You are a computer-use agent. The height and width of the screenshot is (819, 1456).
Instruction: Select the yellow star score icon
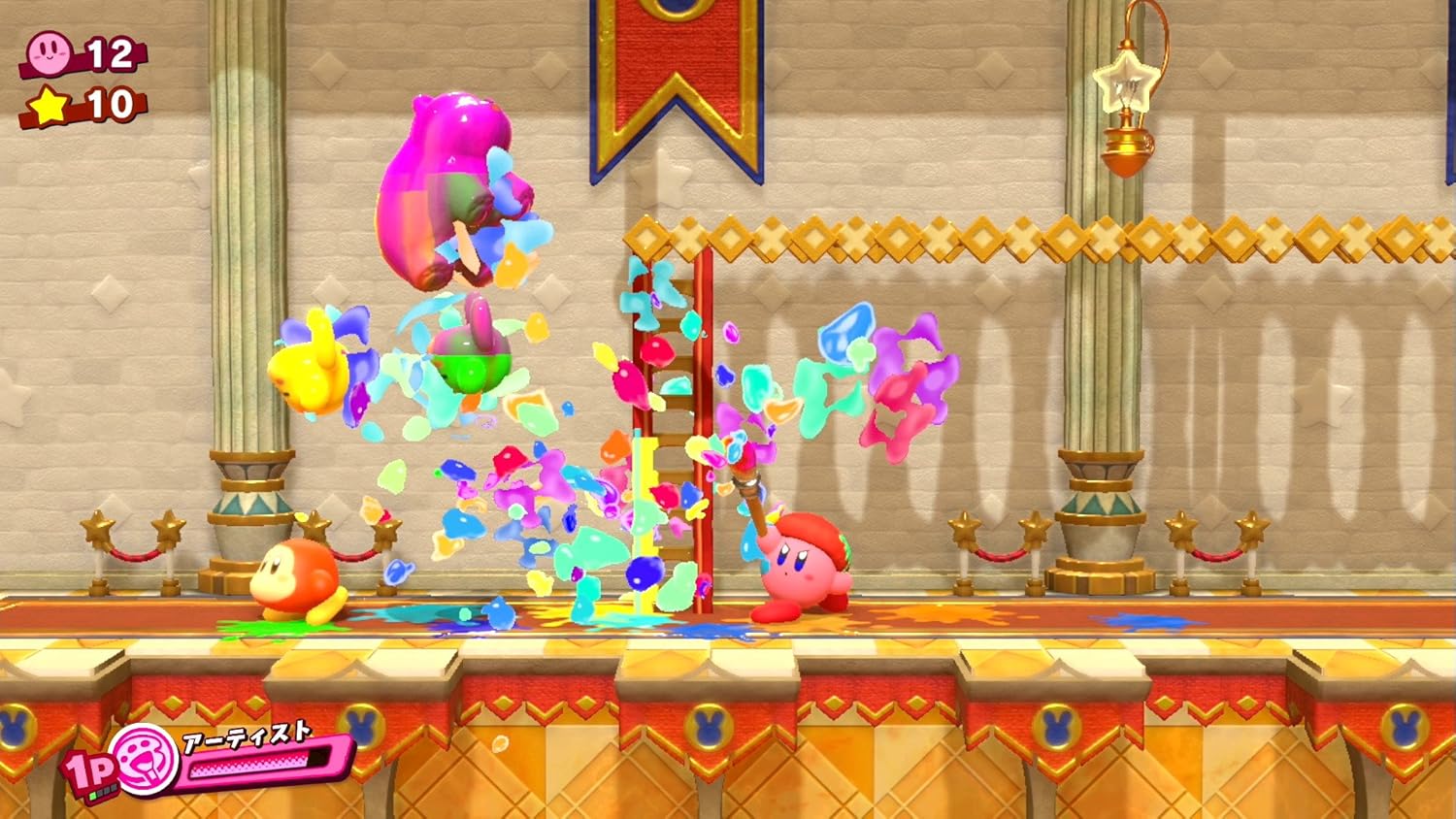tap(50, 105)
